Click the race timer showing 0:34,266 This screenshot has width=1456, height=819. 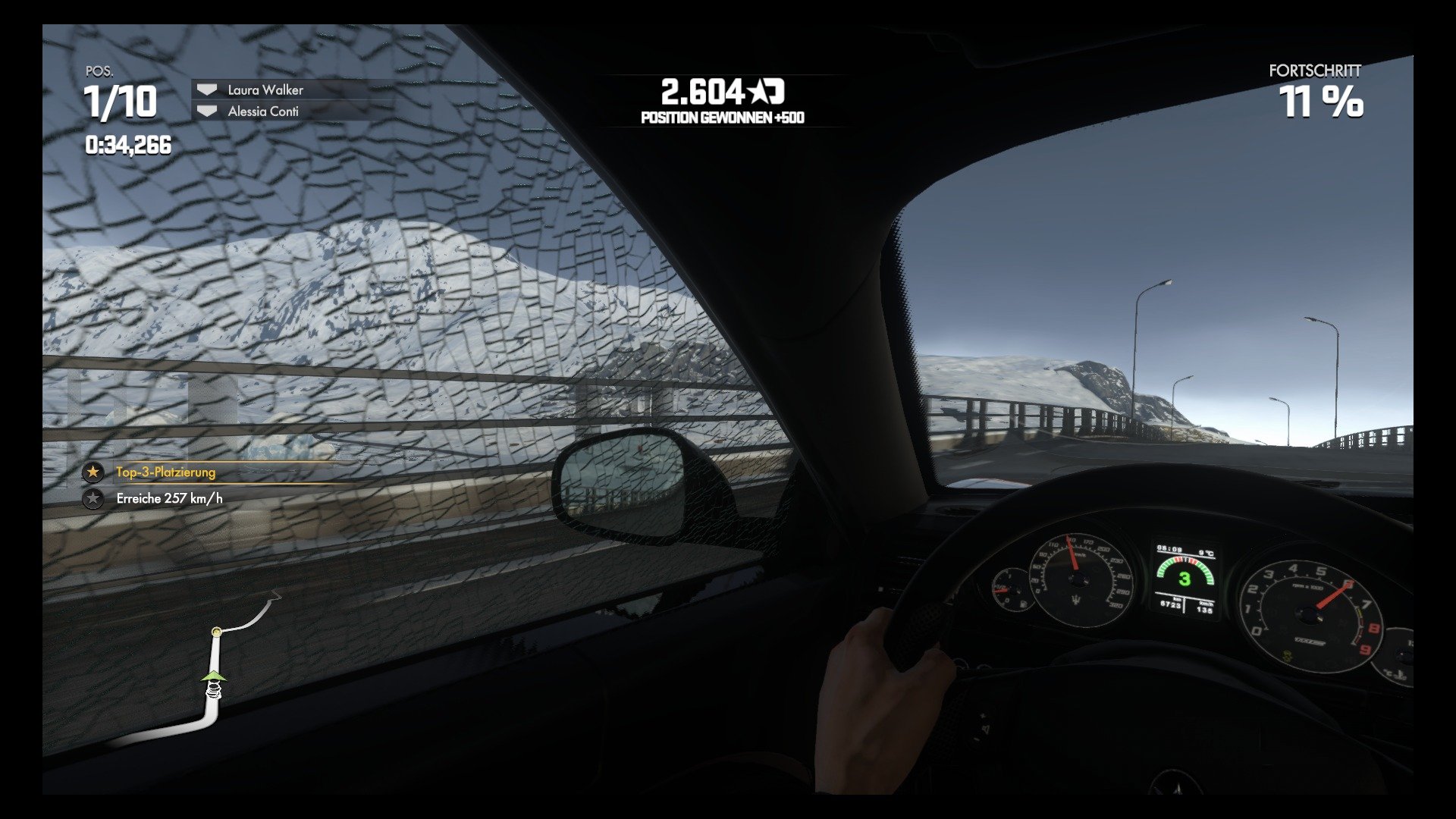click(129, 141)
